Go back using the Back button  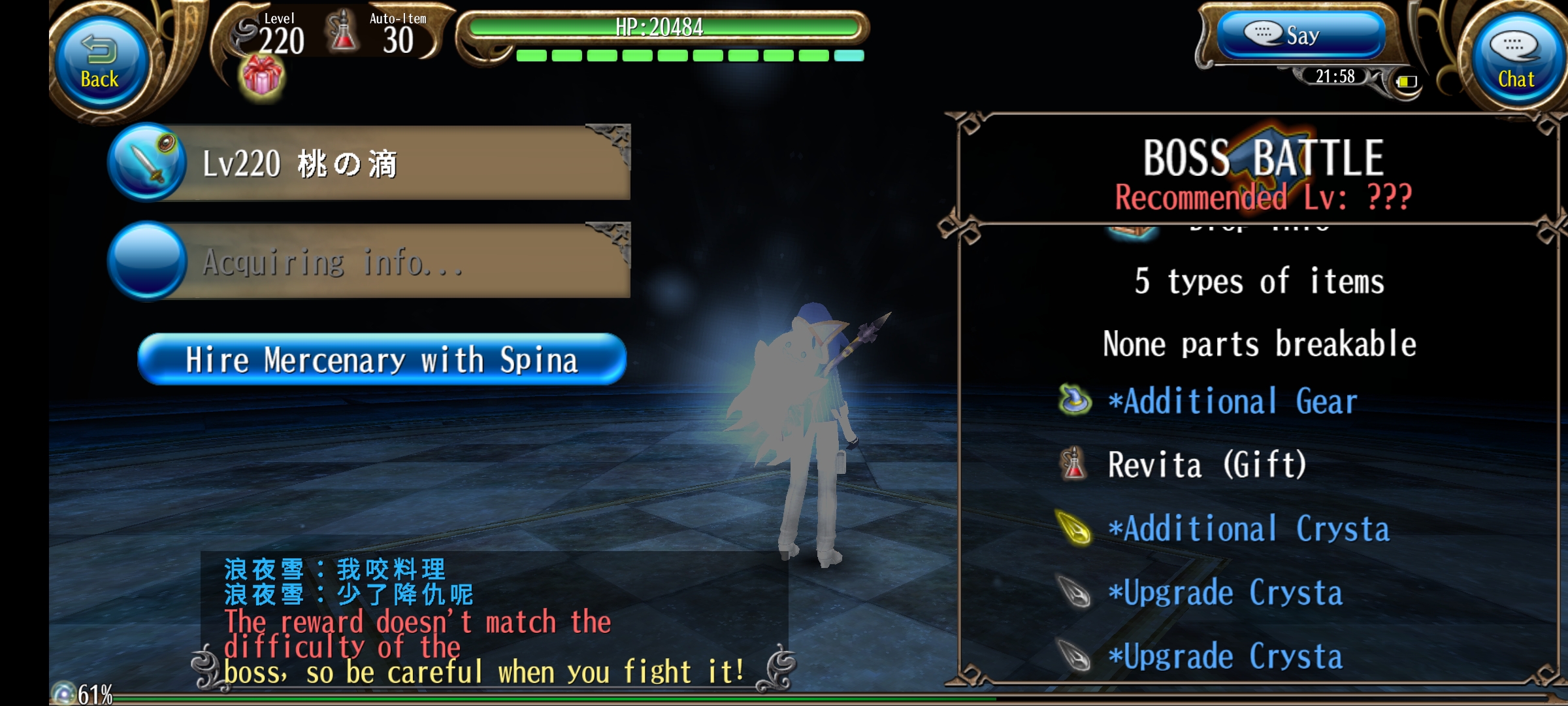(x=100, y=63)
